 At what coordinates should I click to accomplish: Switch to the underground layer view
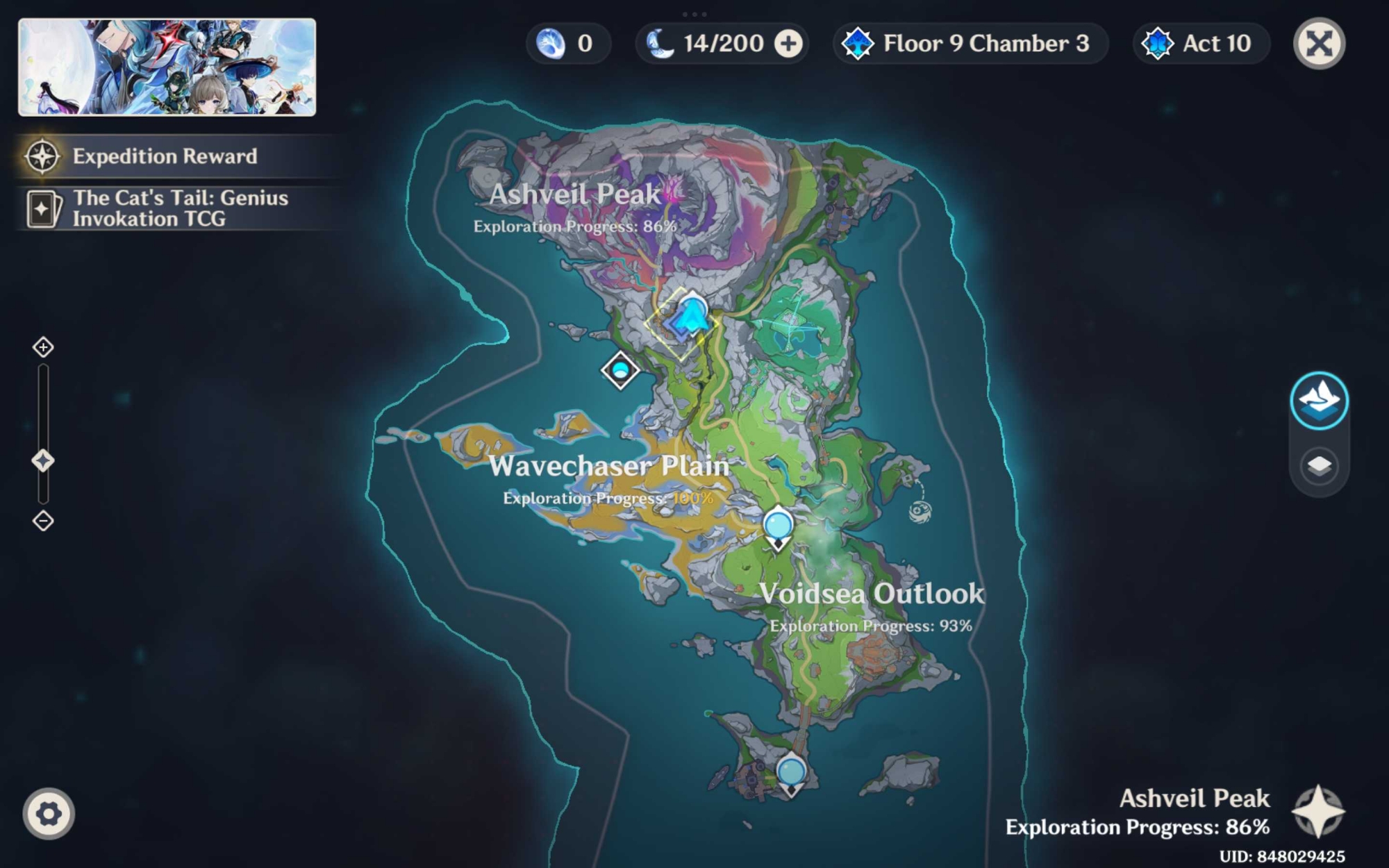(1319, 465)
